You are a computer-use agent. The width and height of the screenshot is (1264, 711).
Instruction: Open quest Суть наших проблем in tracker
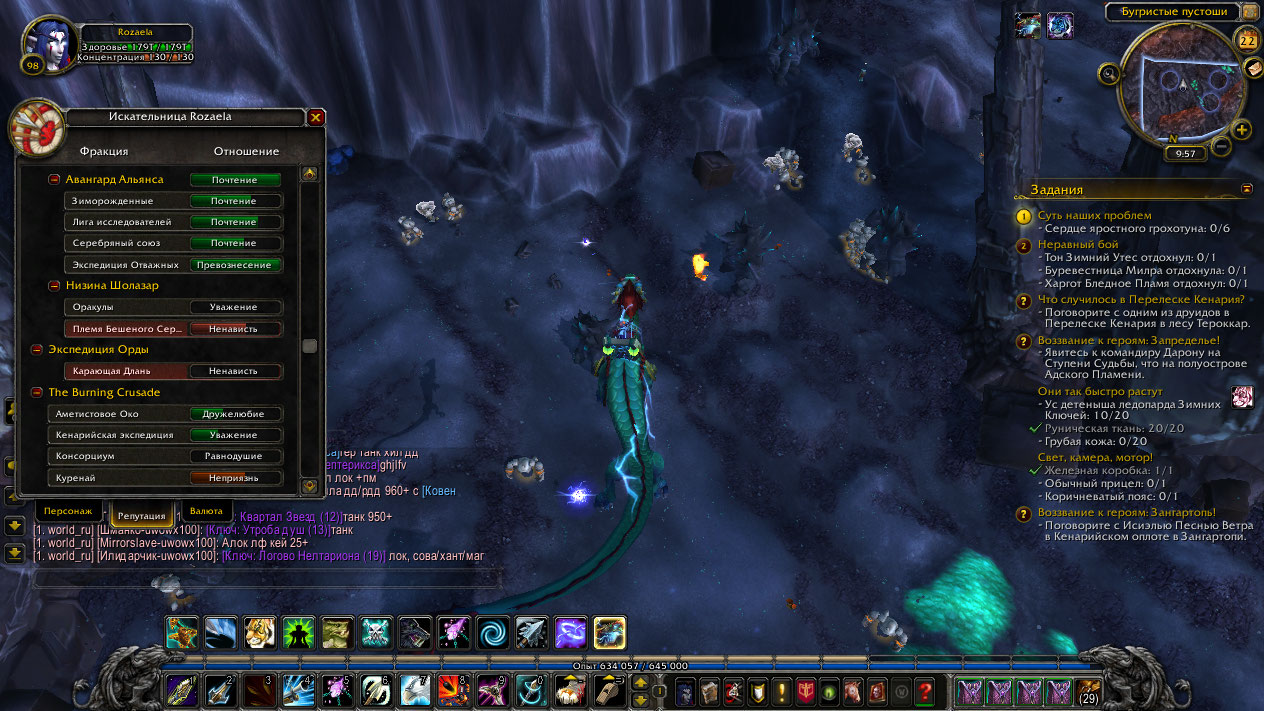[x=1094, y=215]
